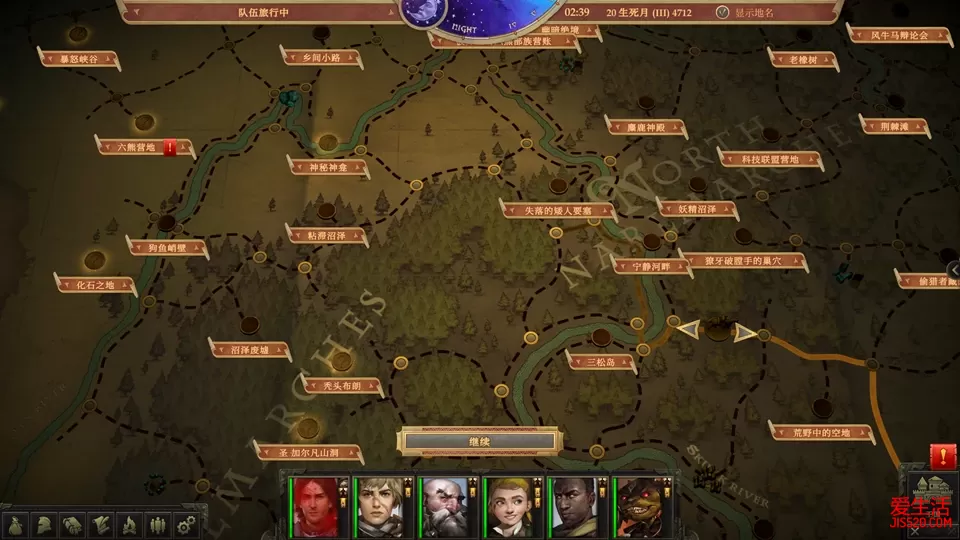The image size is (960, 540).
Task: Click the 继续 continue button
Action: [478, 440]
